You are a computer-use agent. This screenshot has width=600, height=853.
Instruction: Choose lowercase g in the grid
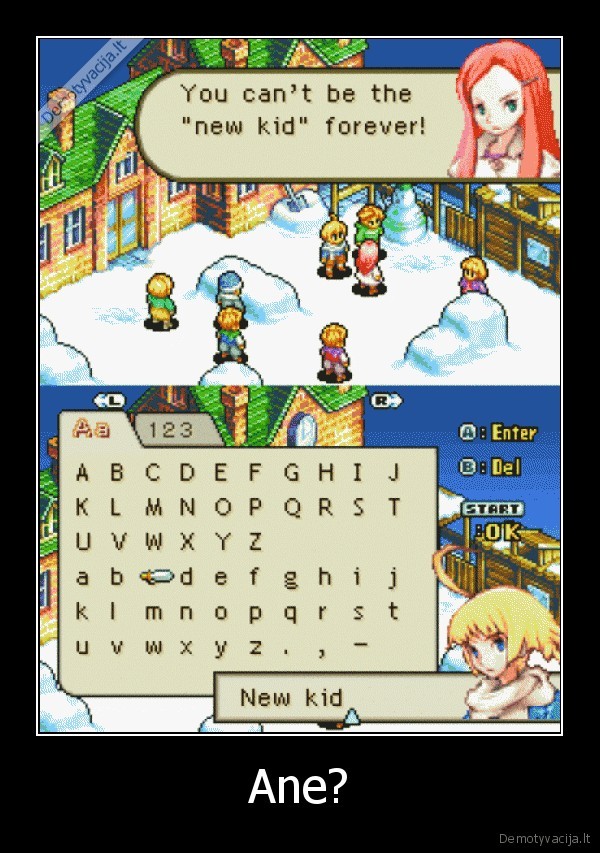click(x=291, y=577)
